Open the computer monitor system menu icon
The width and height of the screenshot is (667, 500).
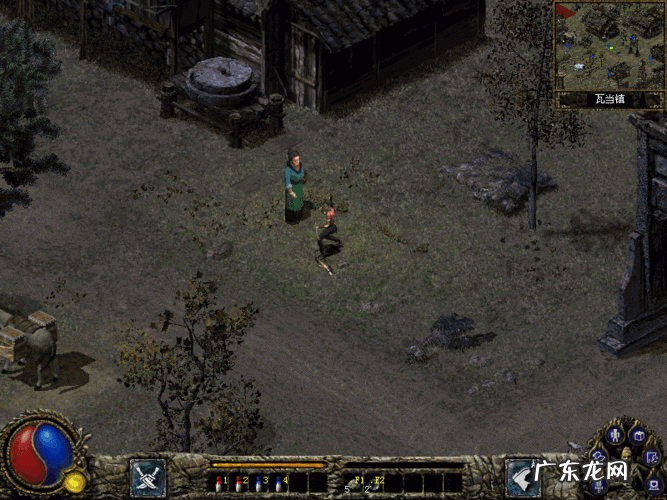652,485
